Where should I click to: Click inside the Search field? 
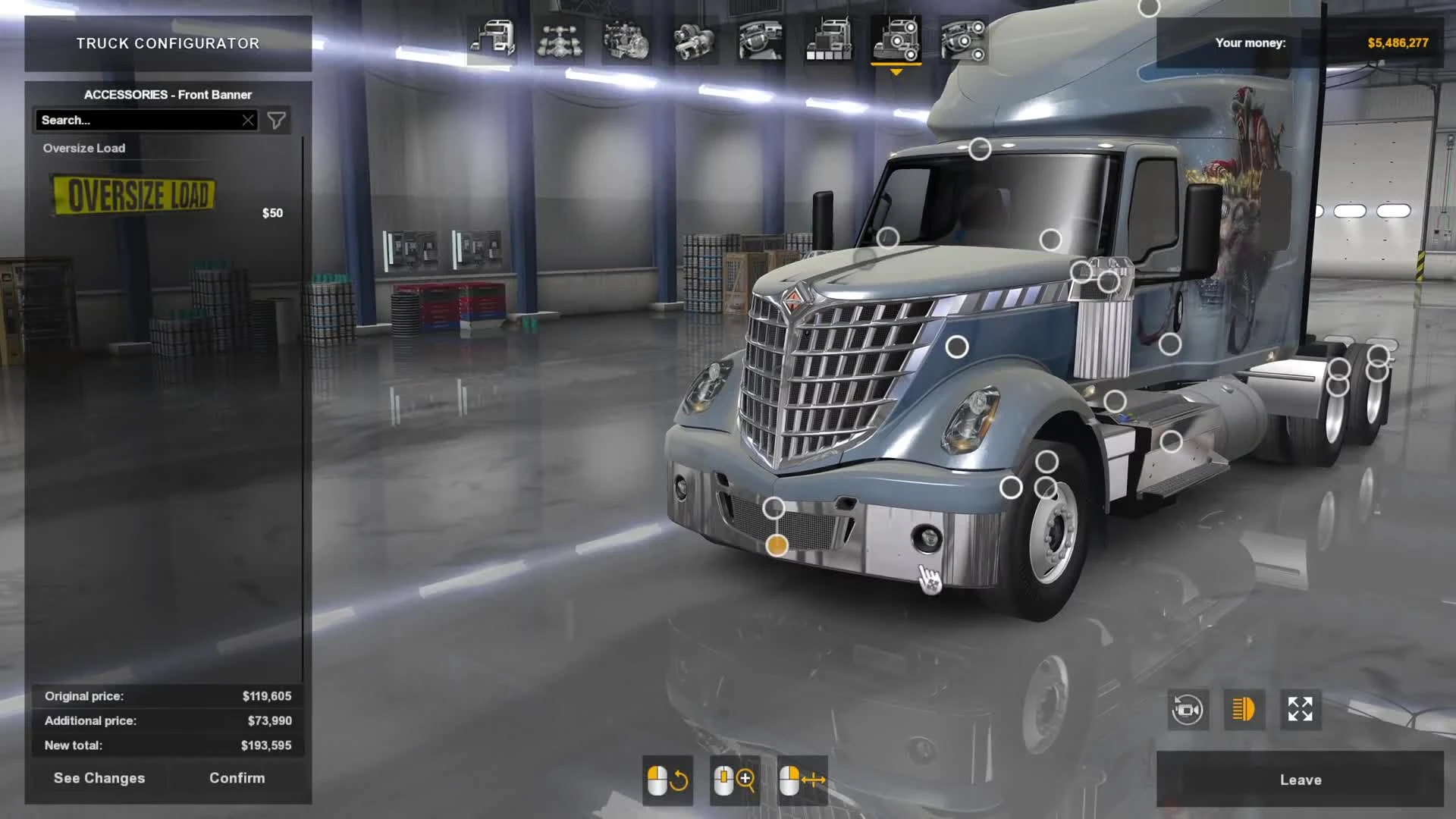tap(136, 120)
